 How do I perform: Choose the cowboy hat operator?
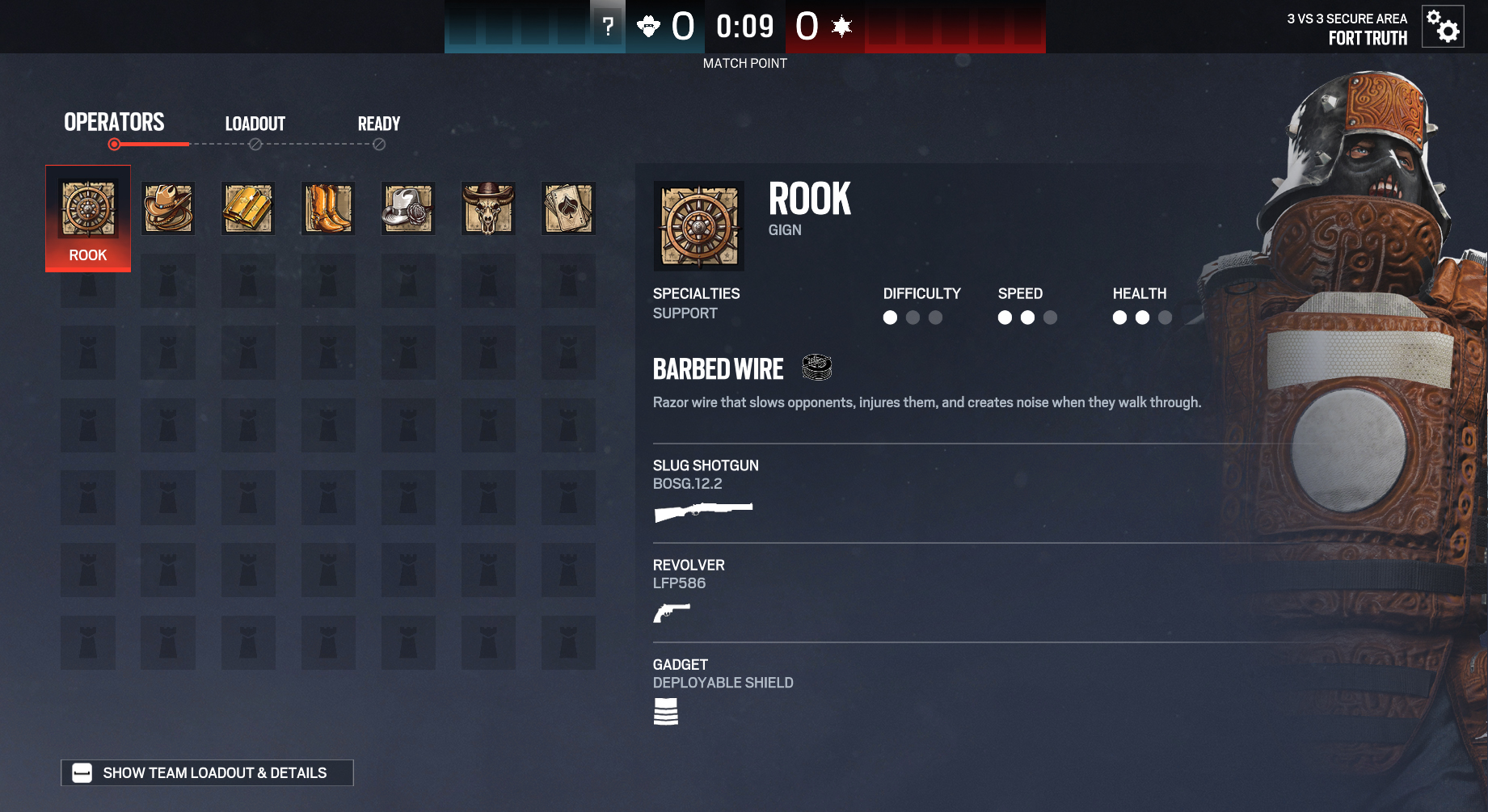tap(168, 208)
